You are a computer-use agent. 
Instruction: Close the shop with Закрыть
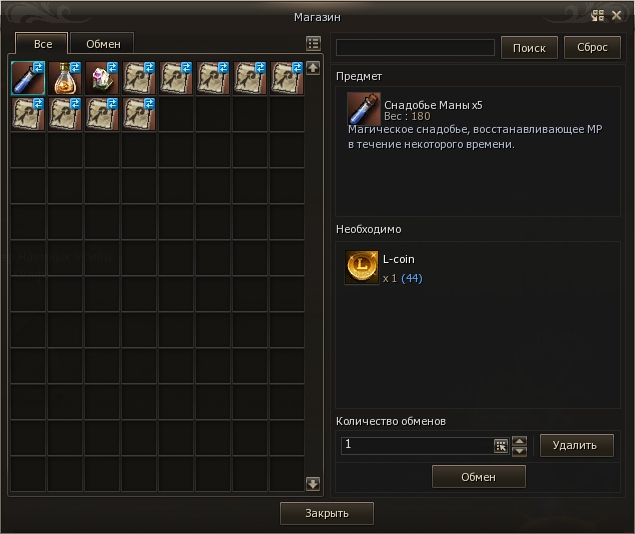pos(327,513)
